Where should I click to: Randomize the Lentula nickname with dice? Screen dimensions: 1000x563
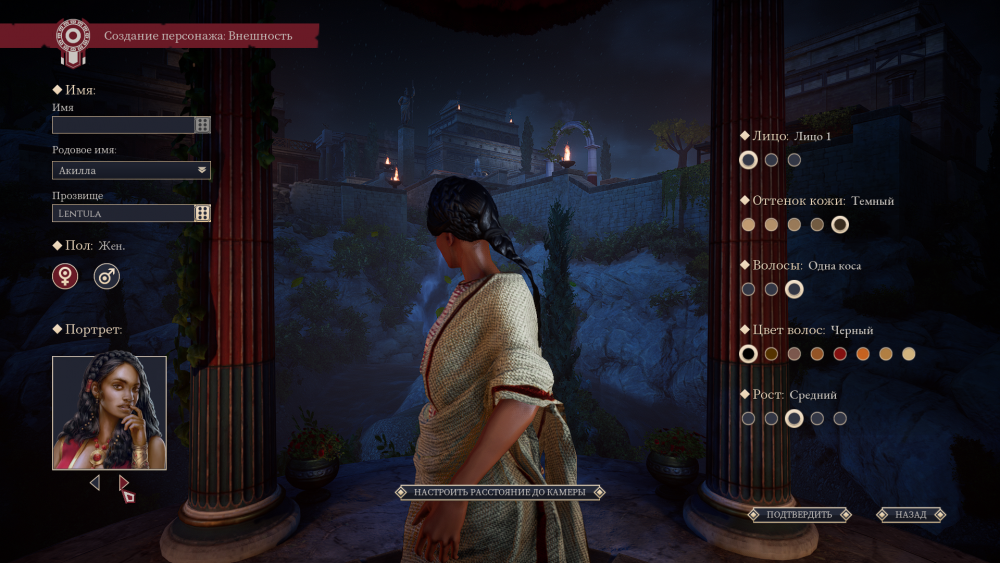(203, 213)
